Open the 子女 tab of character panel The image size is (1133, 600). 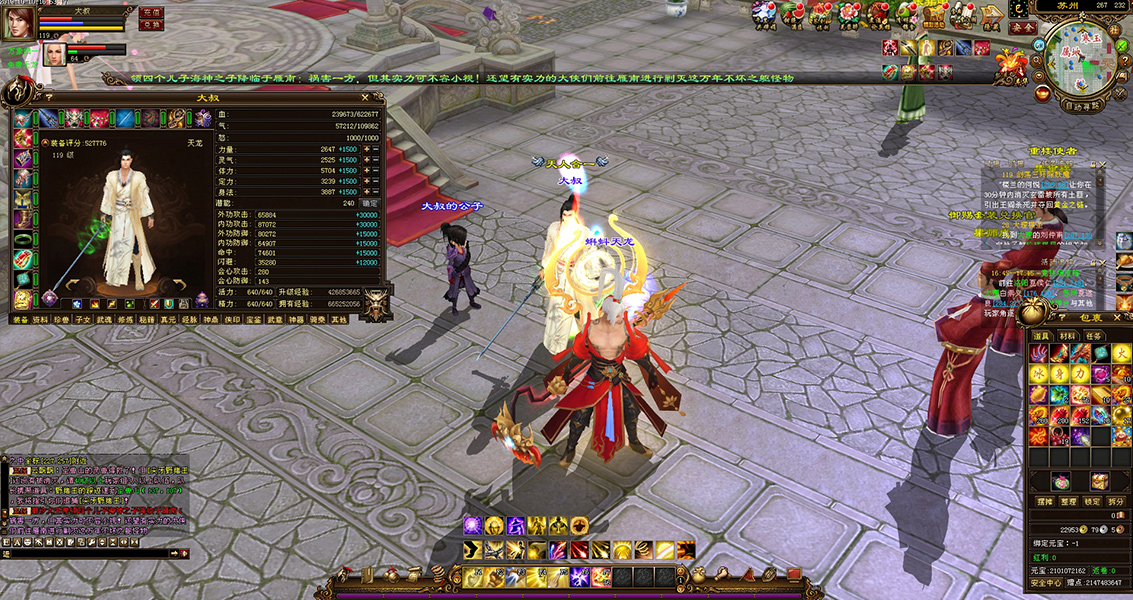[82, 320]
